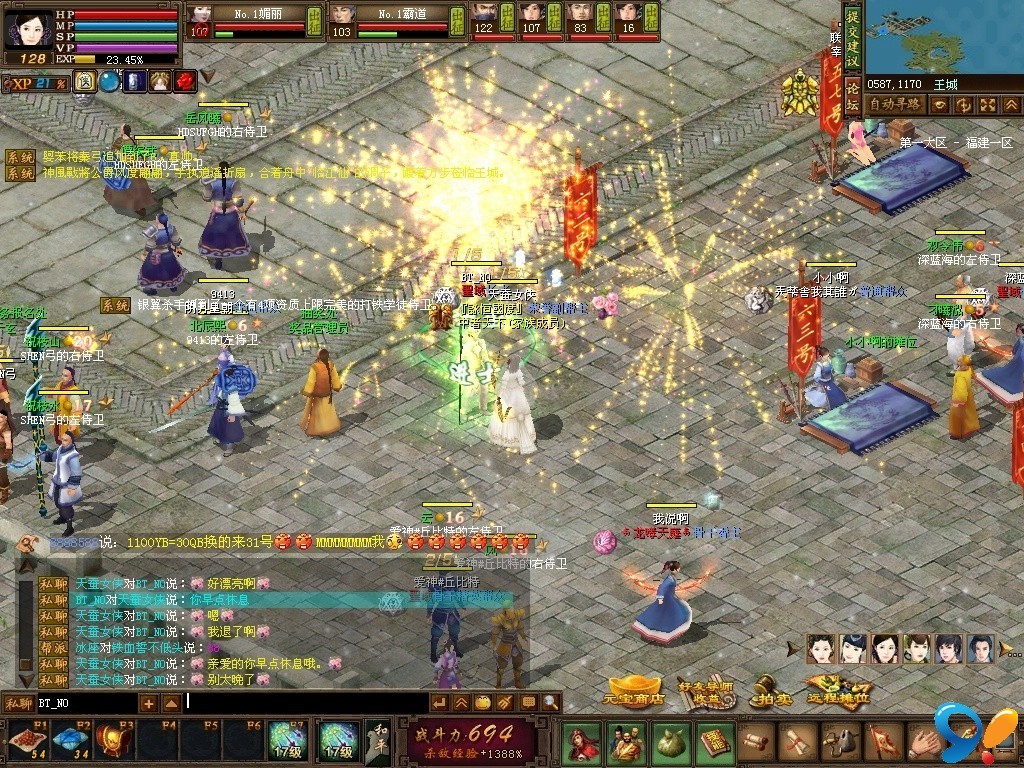Viewport: 1024px width, 768px height.
Task: Open the 好友导师收益 friend mentor menu
Action: tap(699, 690)
